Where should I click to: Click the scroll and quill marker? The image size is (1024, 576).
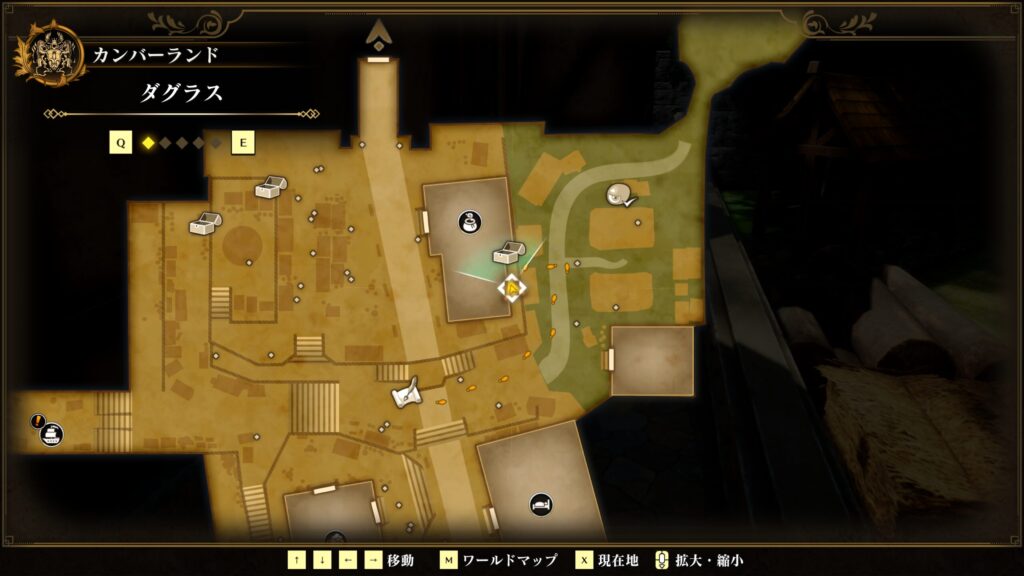[406, 394]
